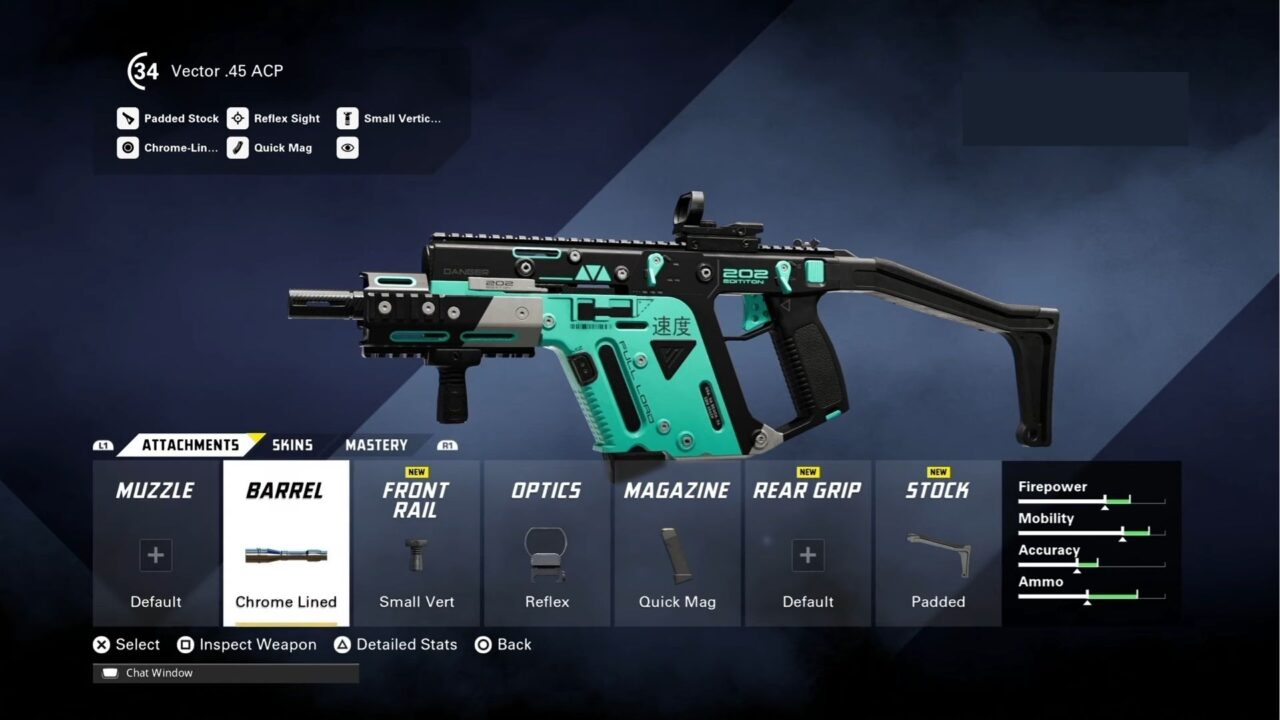Toggle the eye visibility icon beside attachments

coord(347,147)
